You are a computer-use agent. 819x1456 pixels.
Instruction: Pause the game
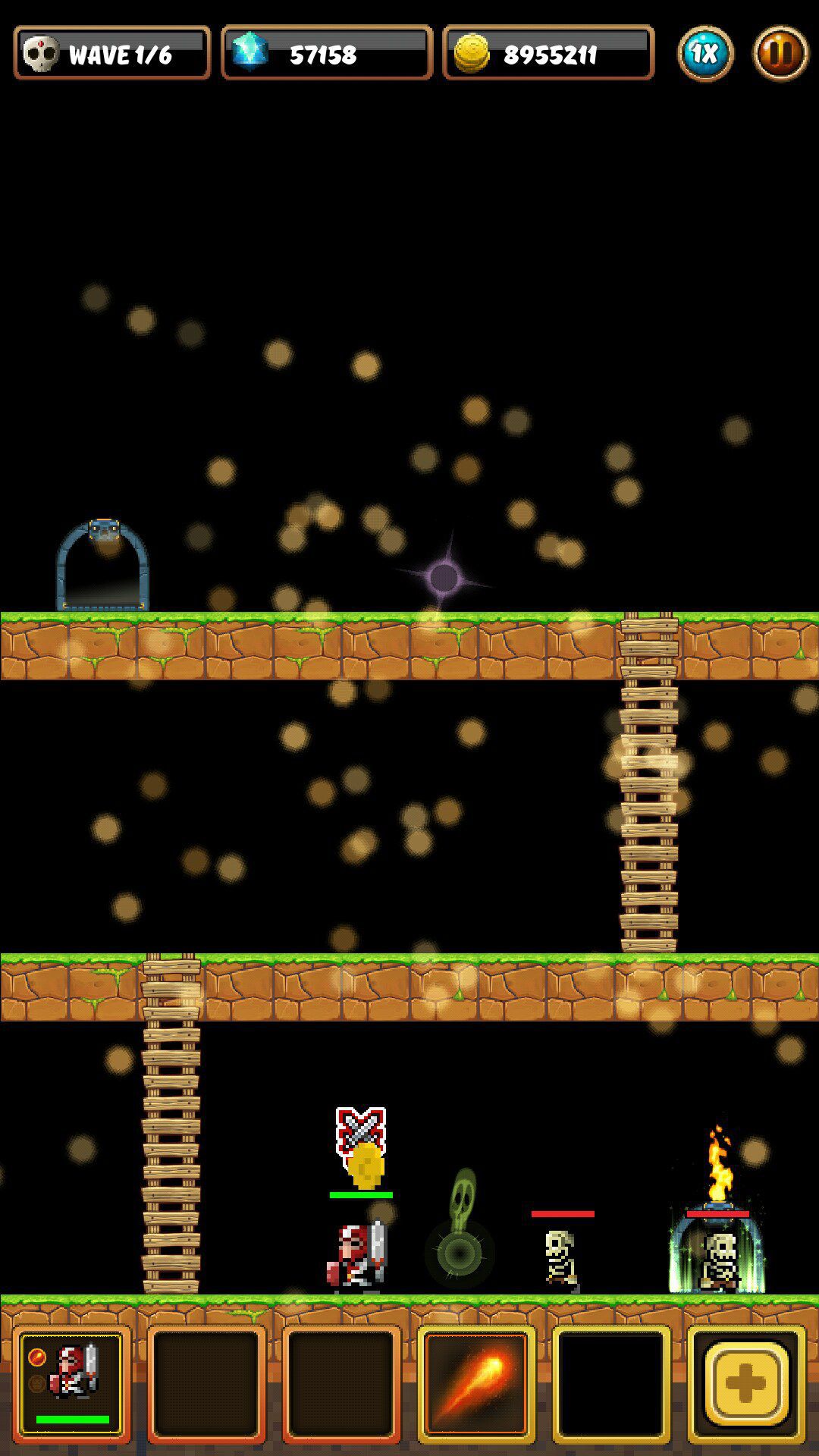pyautogui.click(x=780, y=53)
